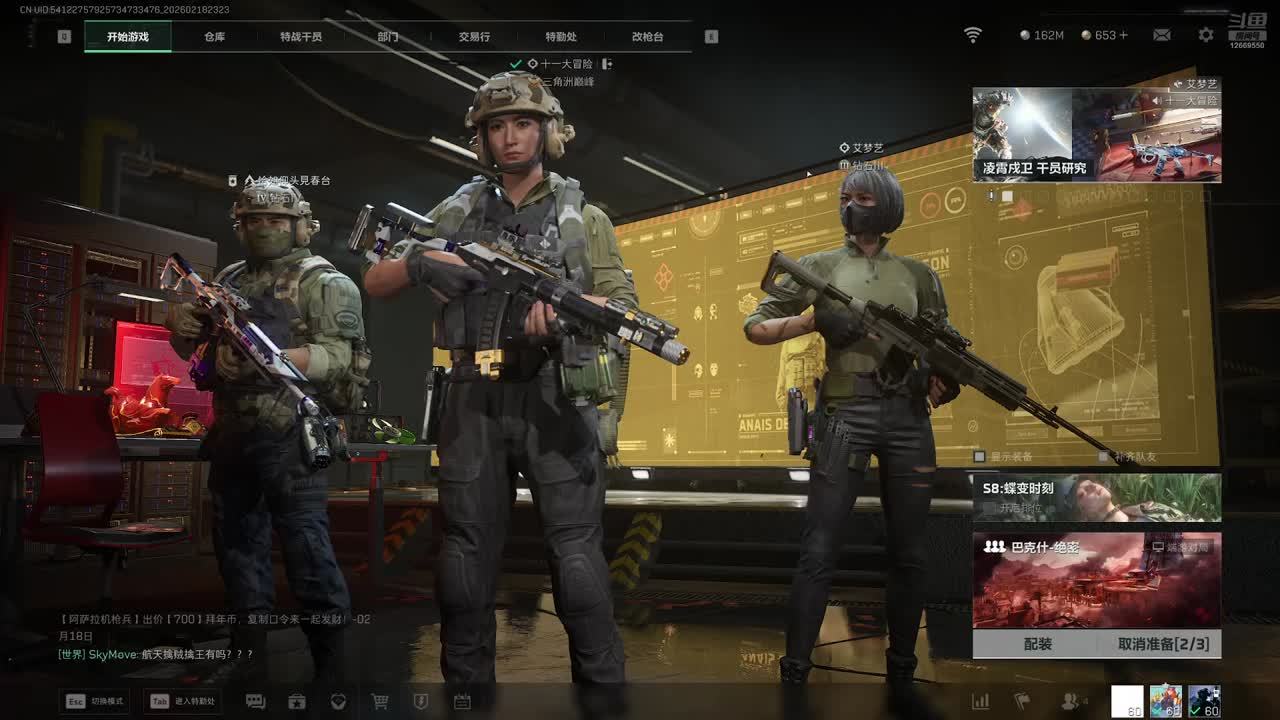Select the 部门 department tab
The height and width of the screenshot is (720, 1280).
388,37
